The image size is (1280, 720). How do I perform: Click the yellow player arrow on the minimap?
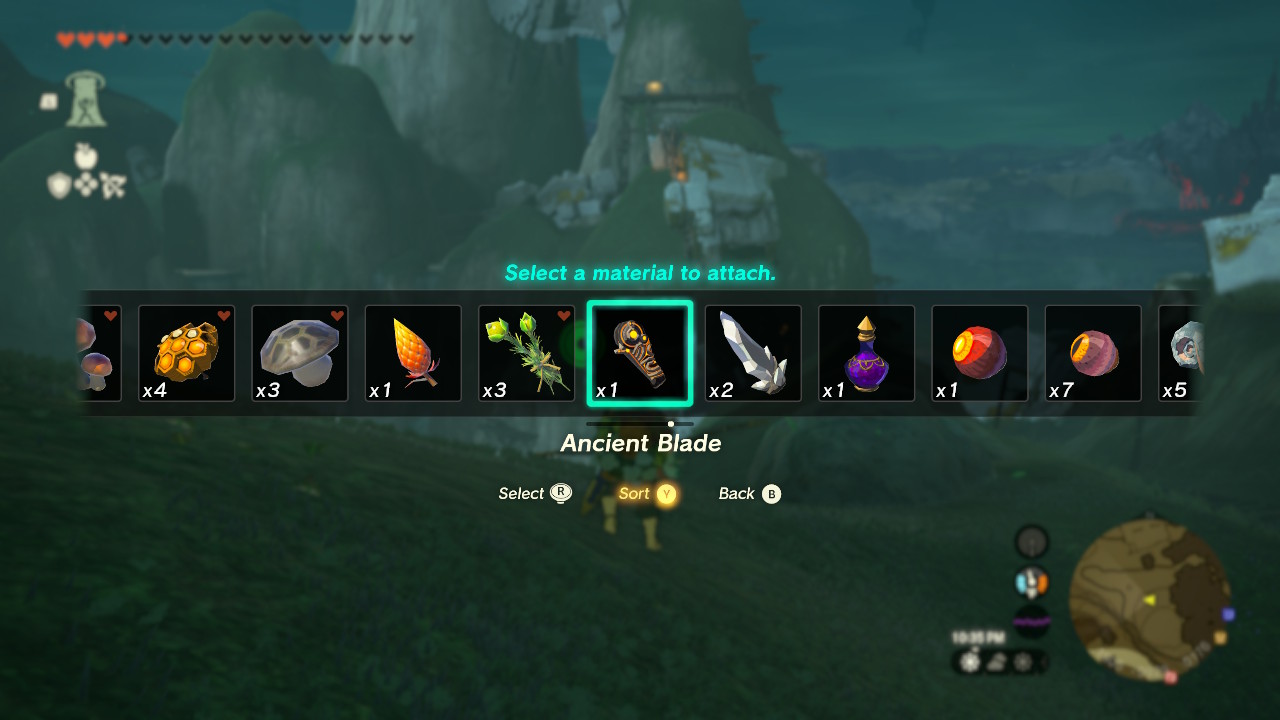click(x=1151, y=600)
